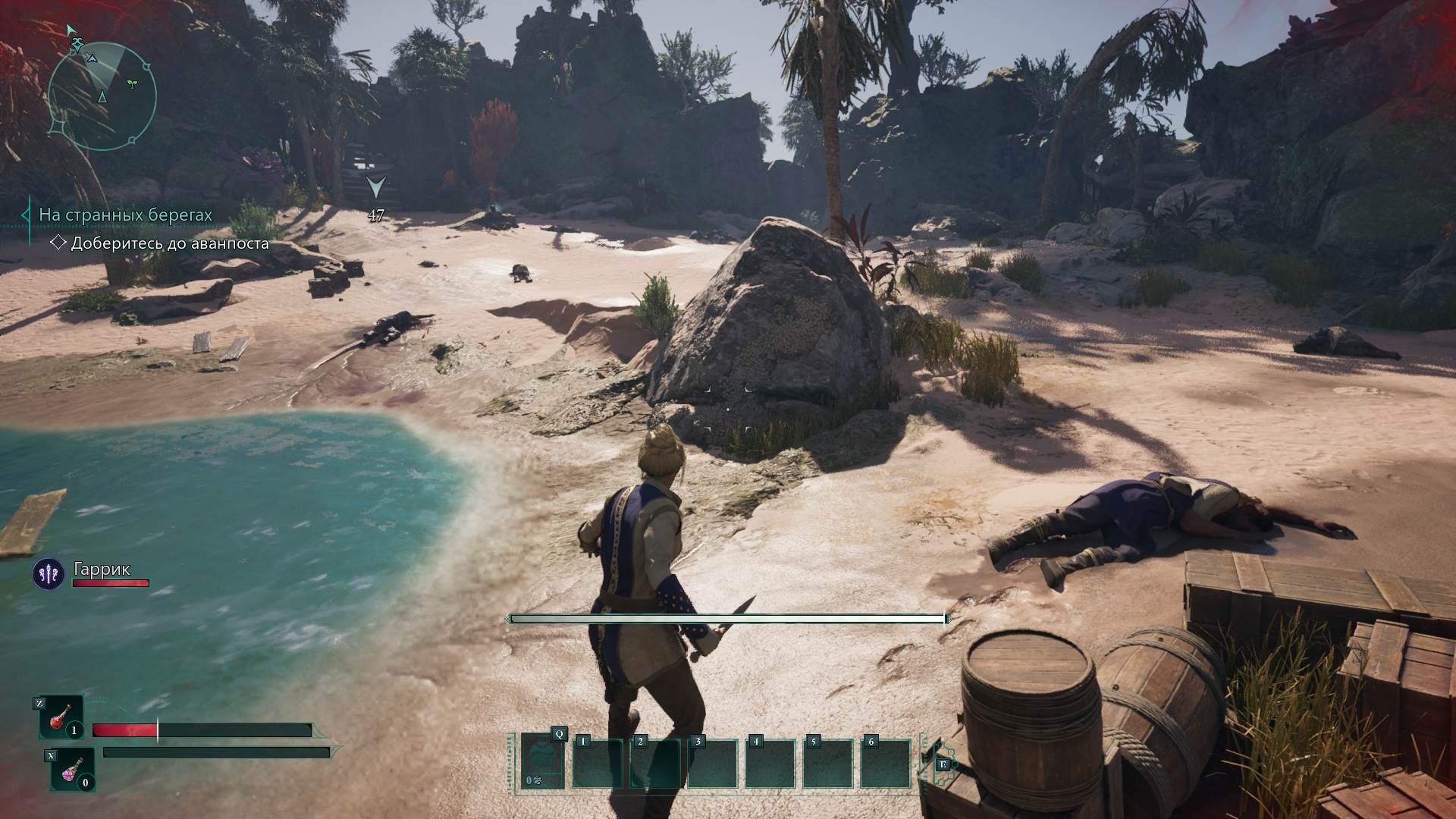Use the red health potion slot
Image resolution: width=1456 pixels, height=819 pixels.
click(x=61, y=717)
